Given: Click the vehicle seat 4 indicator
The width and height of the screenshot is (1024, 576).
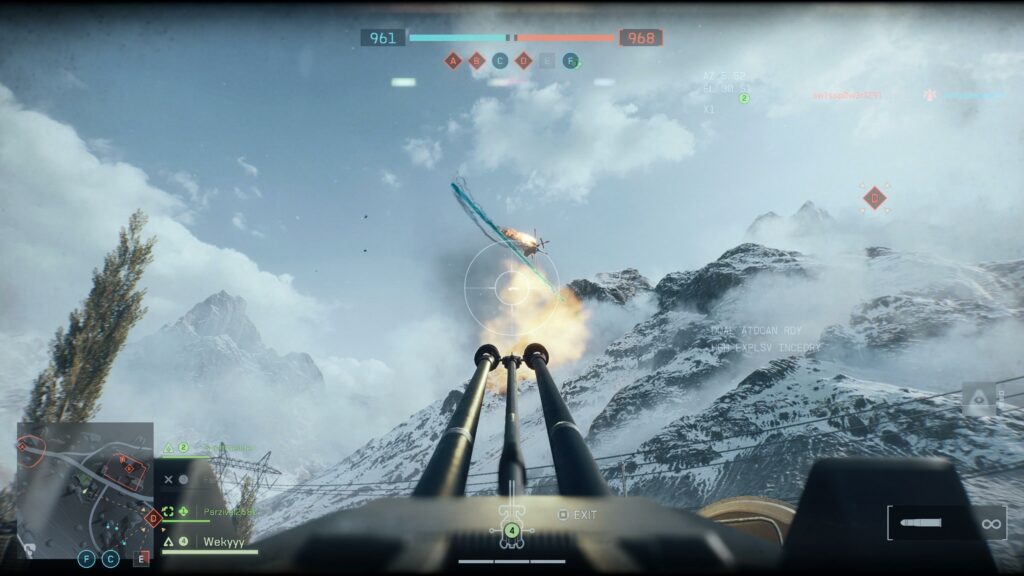Looking at the screenshot, I should coord(512,530).
